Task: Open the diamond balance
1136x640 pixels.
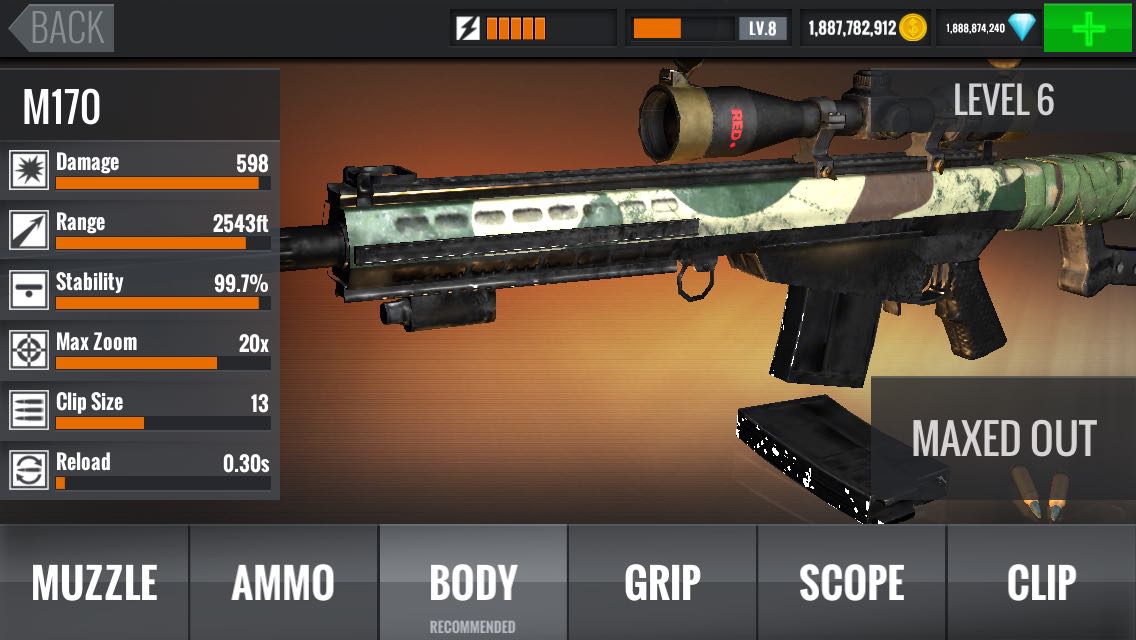Action: pyautogui.click(x=988, y=28)
